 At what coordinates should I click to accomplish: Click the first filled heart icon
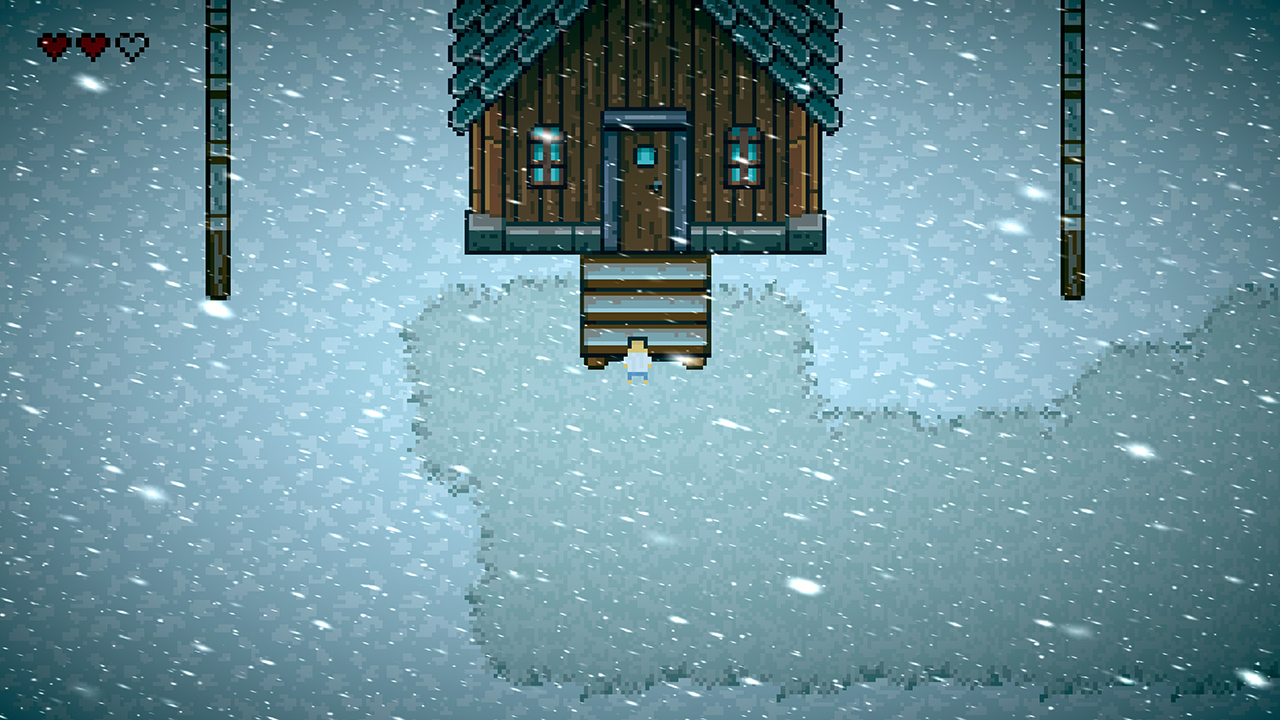(53, 45)
